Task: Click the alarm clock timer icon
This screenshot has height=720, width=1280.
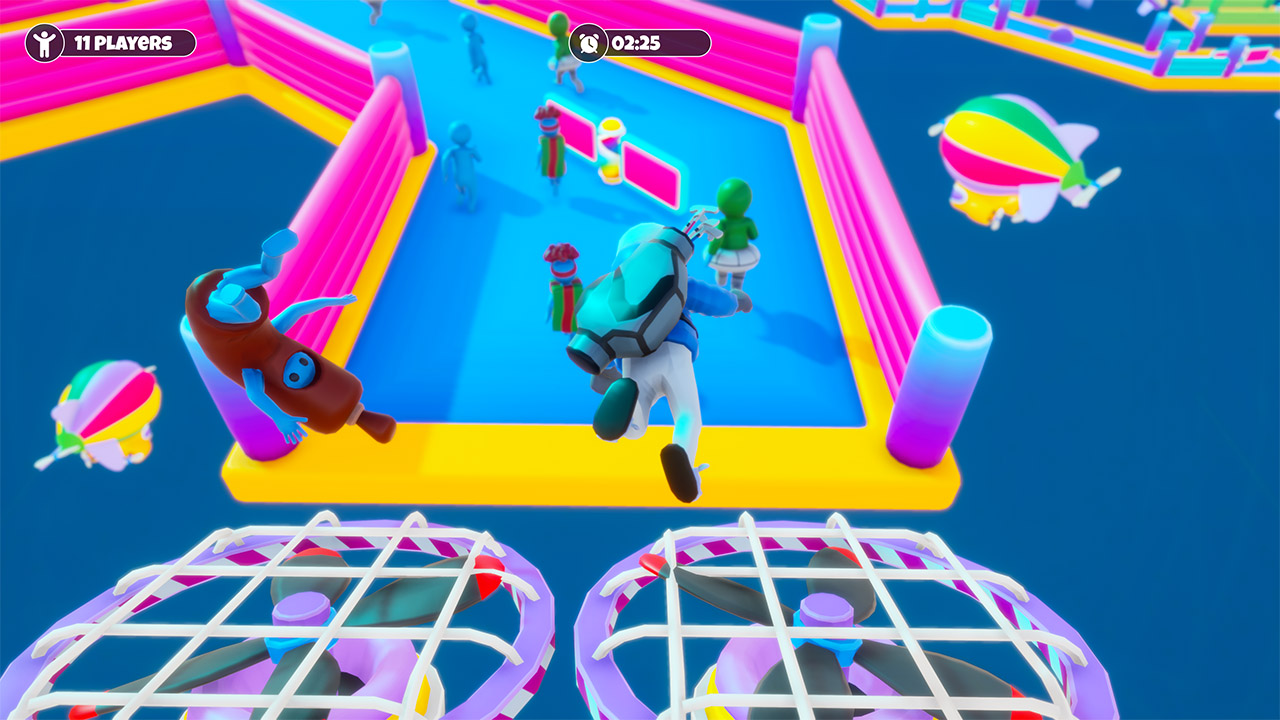Action: pyautogui.click(x=587, y=41)
